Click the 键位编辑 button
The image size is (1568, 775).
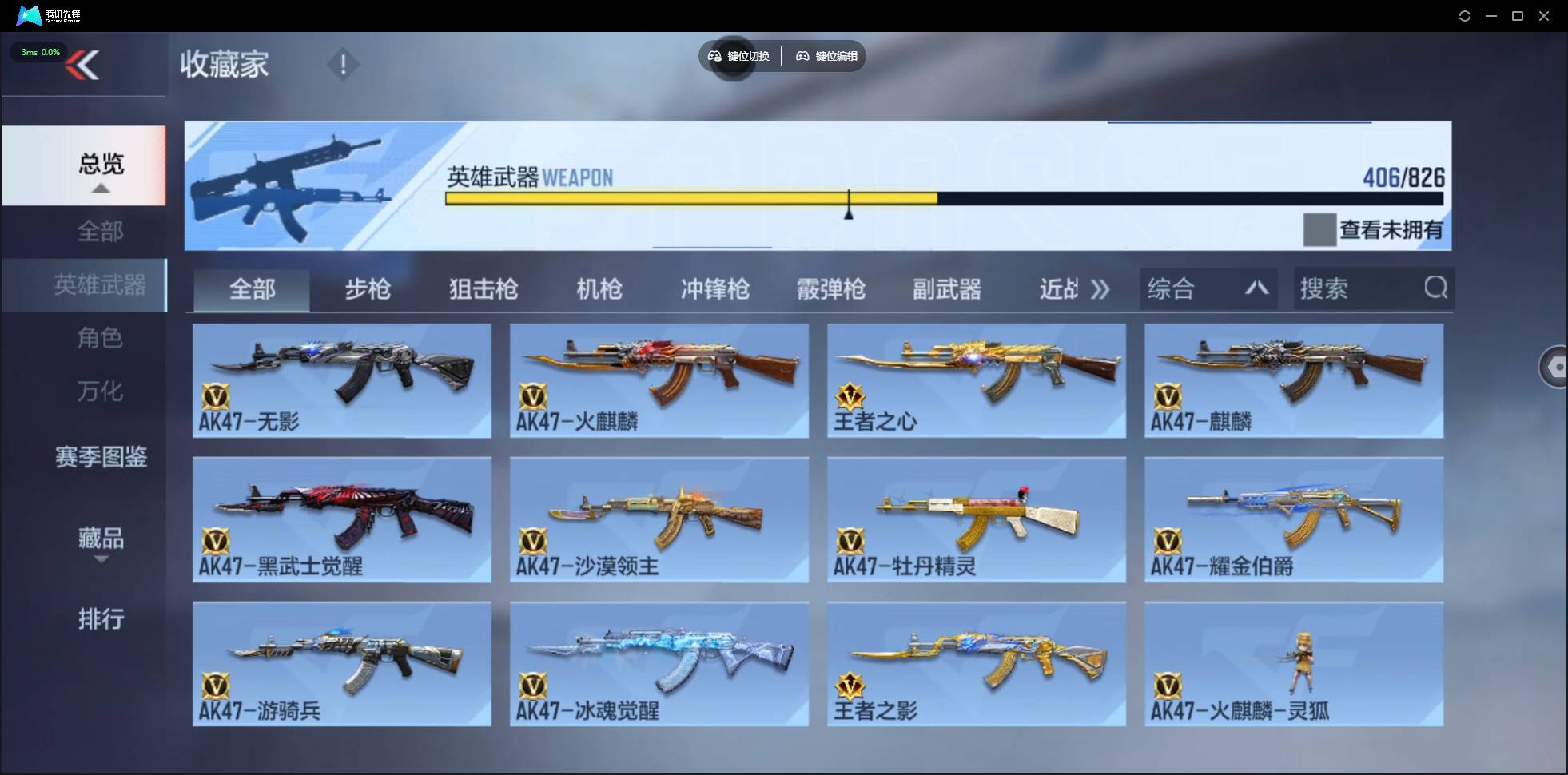coord(826,56)
